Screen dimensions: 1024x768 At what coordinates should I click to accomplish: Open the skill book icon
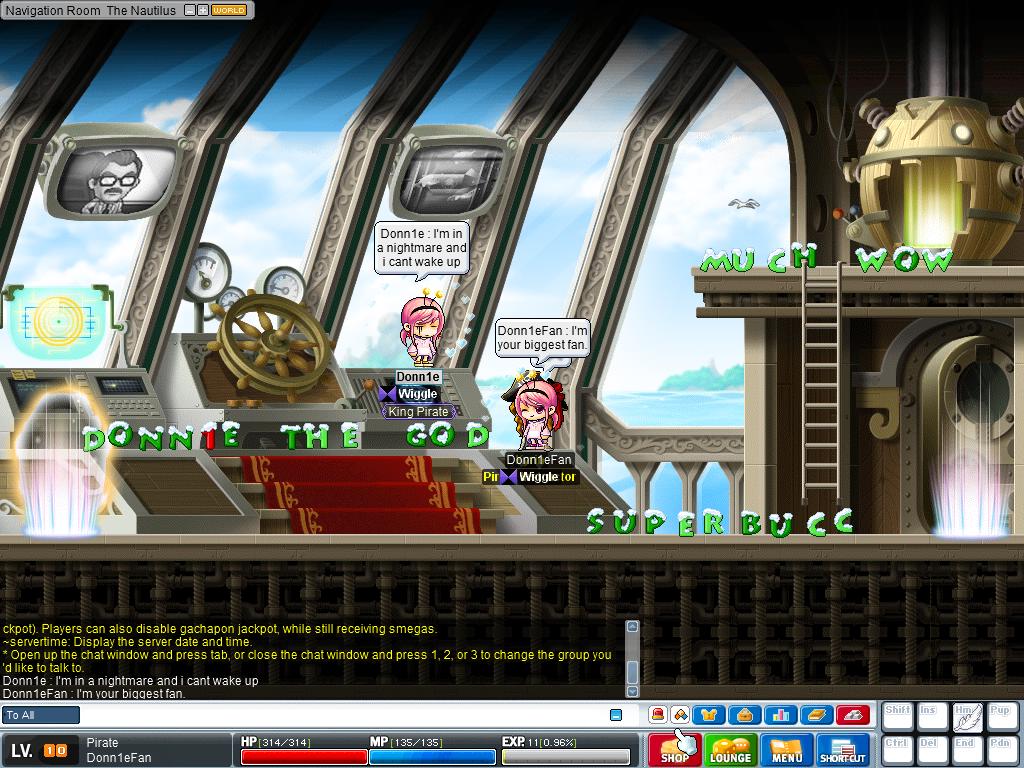[816, 715]
